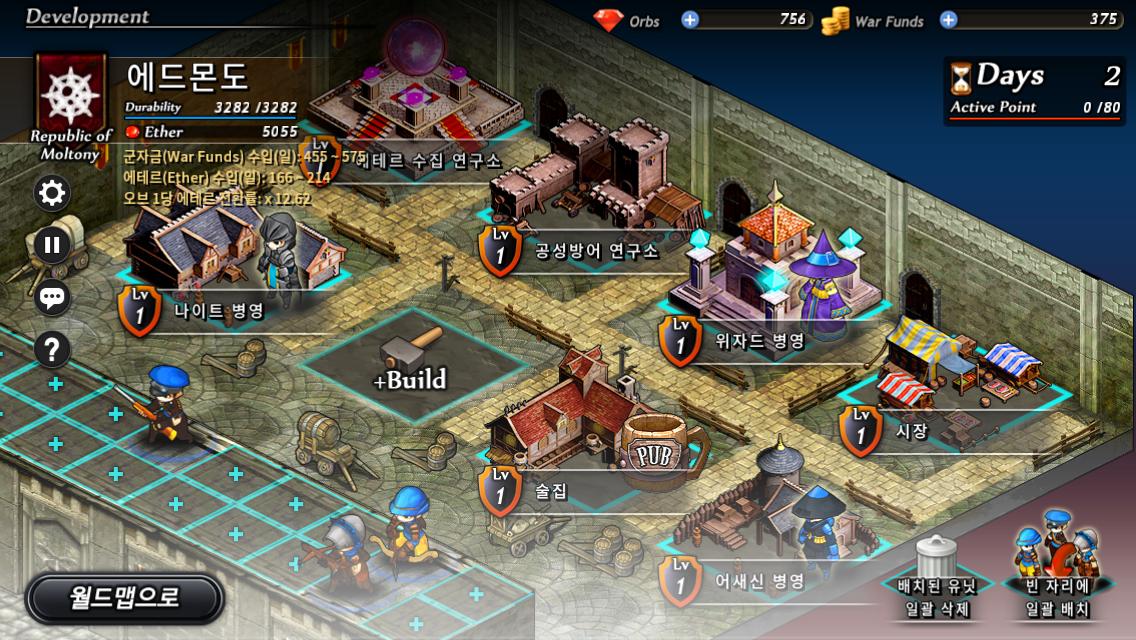Add more Orbs with the plus button
Image resolution: width=1136 pixels, height=640 pixels.
(690, 19)
